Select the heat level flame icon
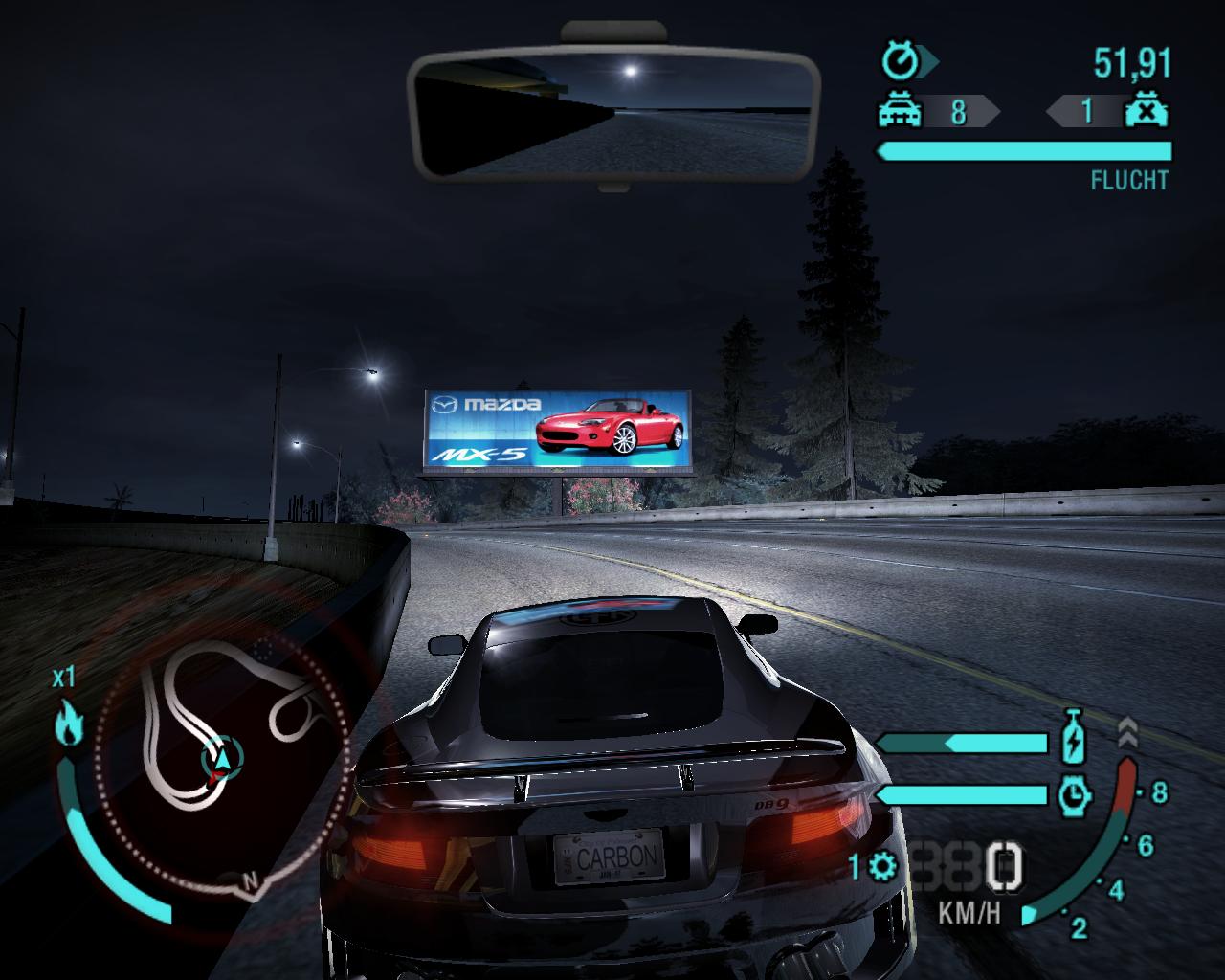Screen dimensions: 1225x980 click(x=68, y=722)
